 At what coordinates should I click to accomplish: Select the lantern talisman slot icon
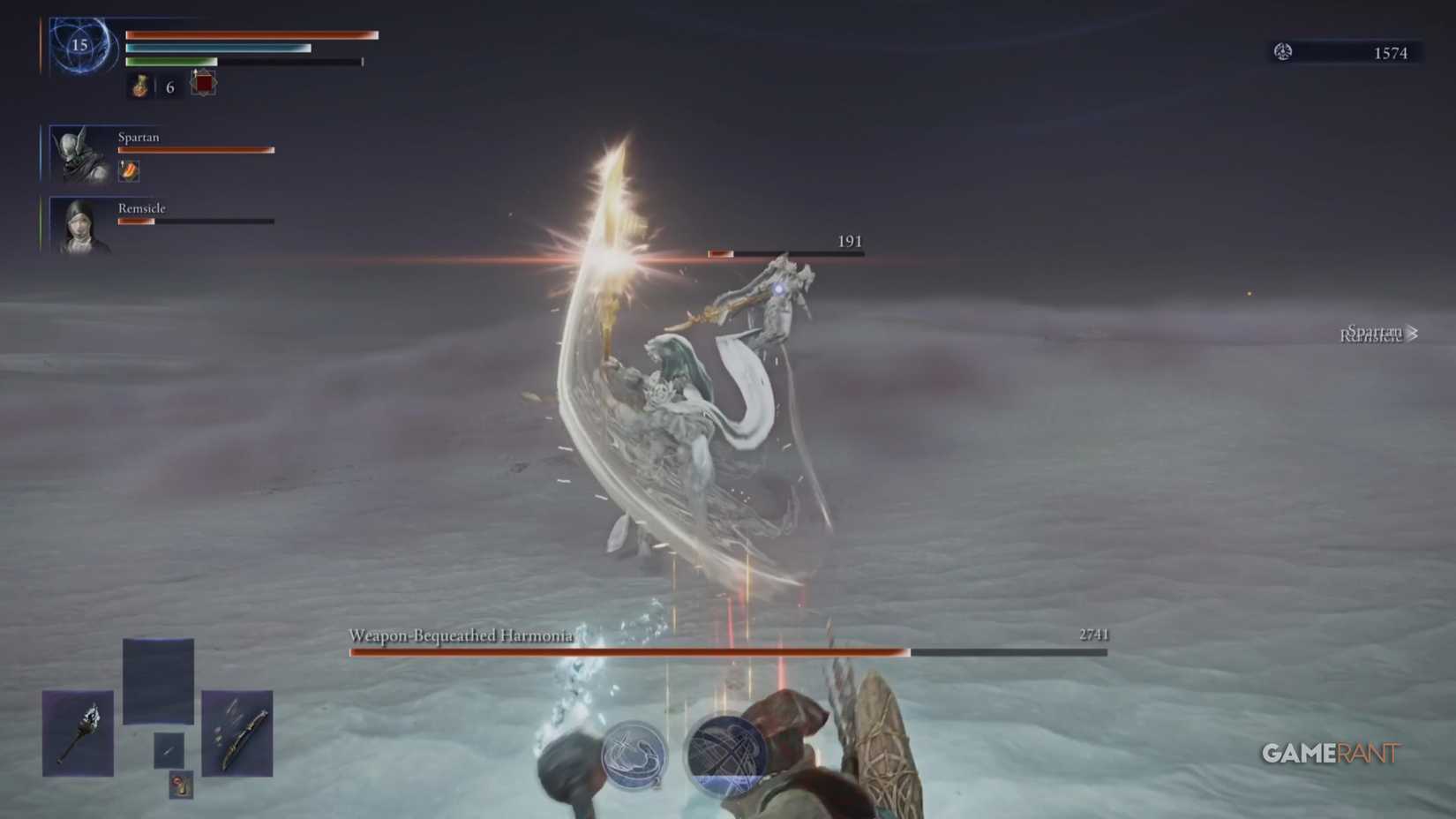(x=182, y=785)
